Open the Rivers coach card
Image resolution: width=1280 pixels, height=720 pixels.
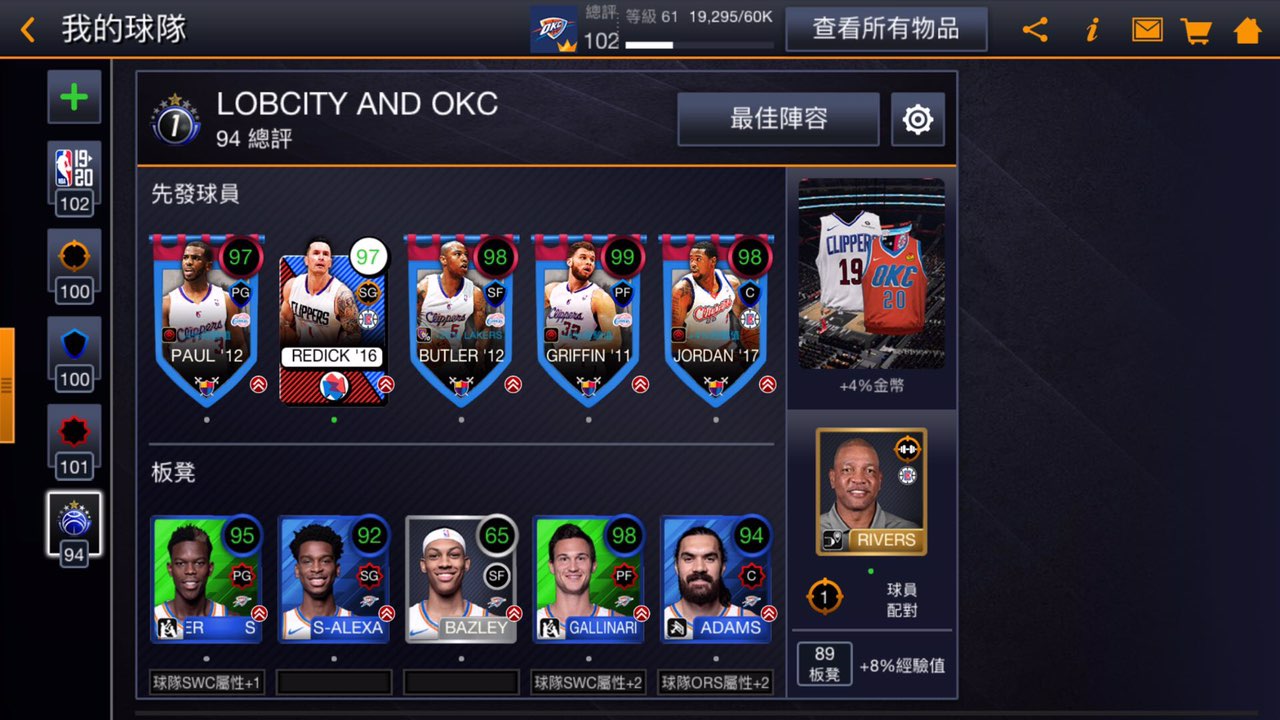[871, 491]
